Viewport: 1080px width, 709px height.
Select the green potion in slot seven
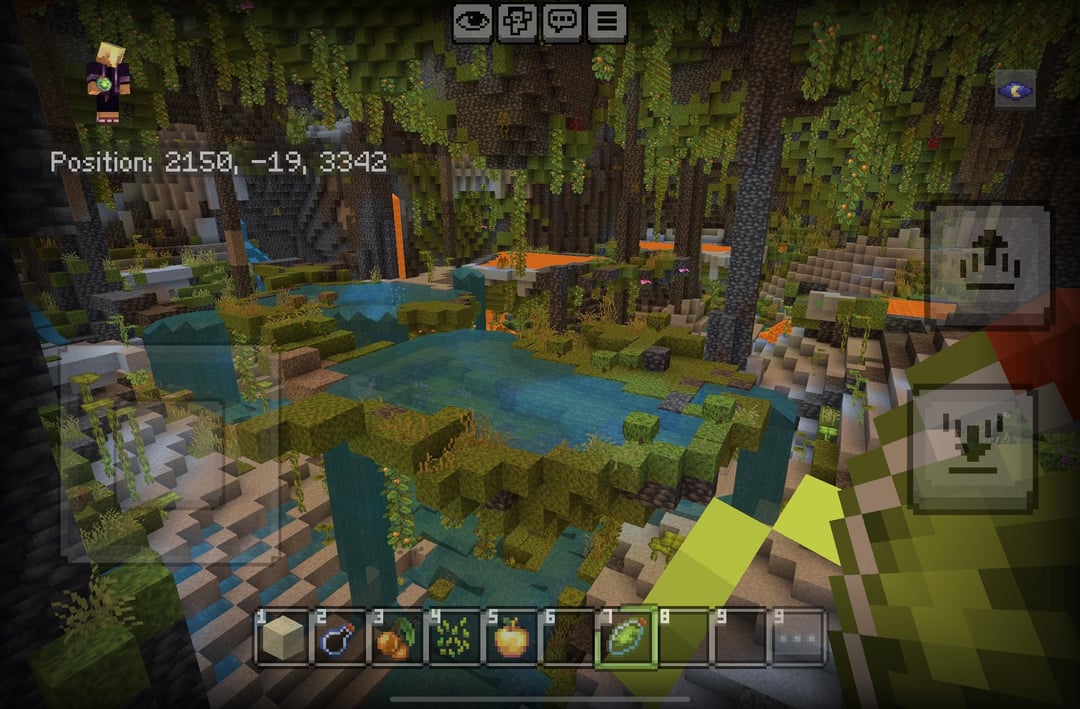pyautogui.click(x=625, y=638)
